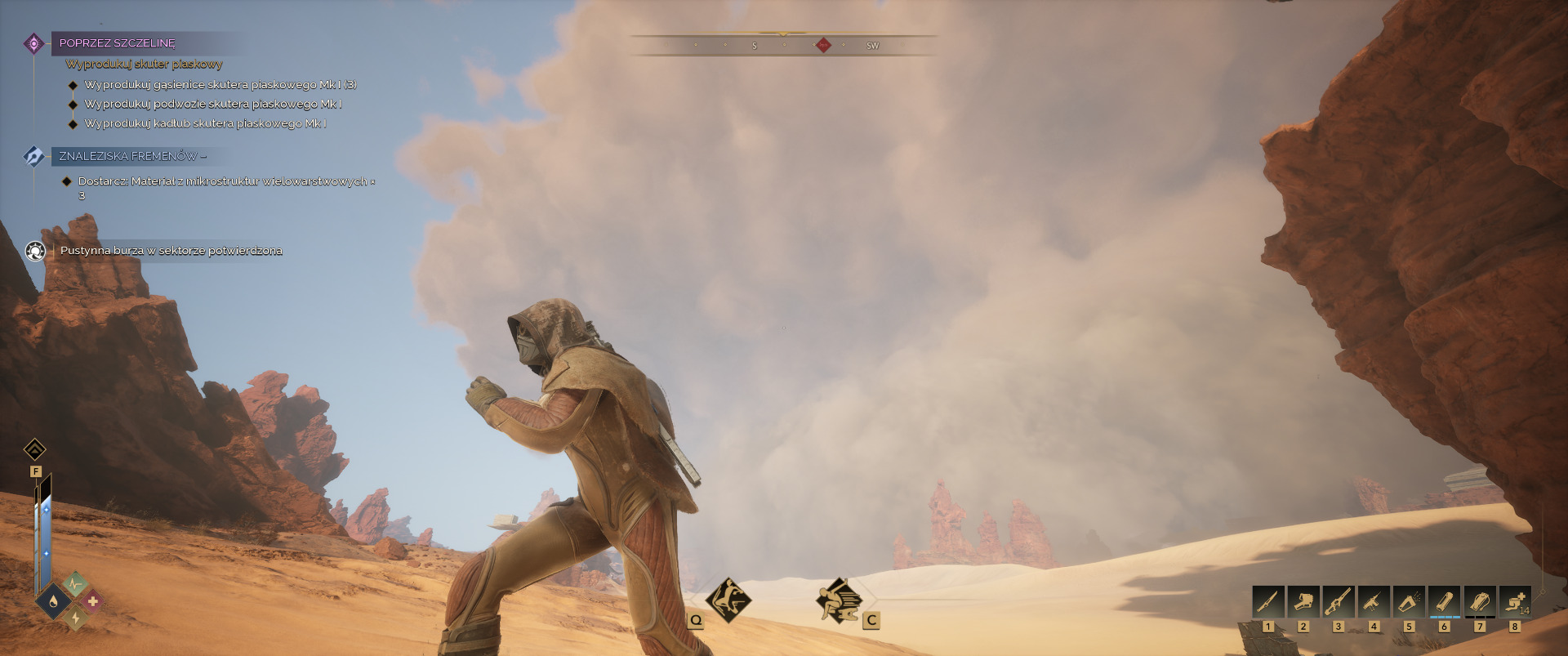Viewport: 1568px width, 656px height.
Task: Click the lightning bolt stamina diamond
Action: (75, 618)
